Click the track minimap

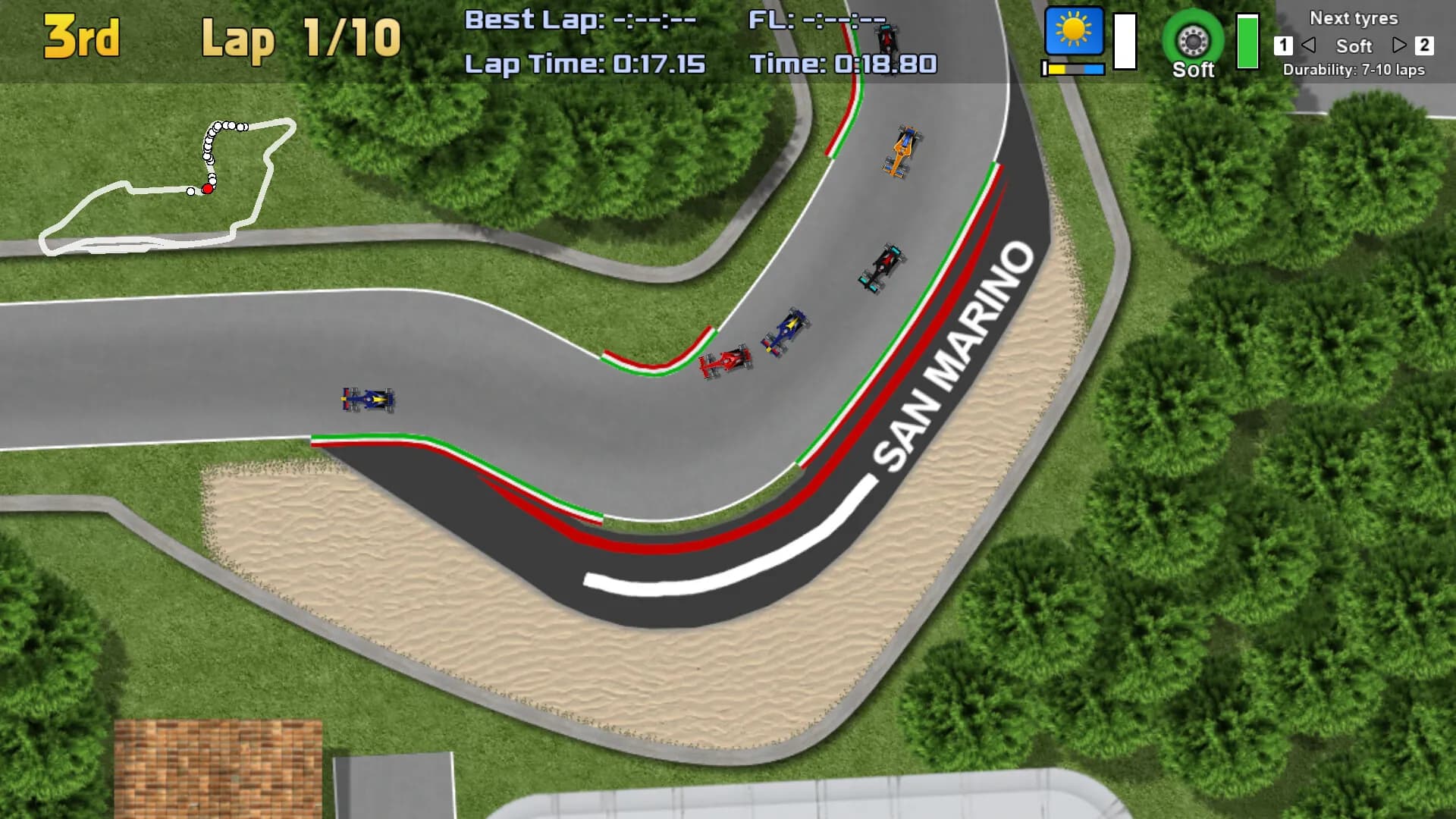(x=168, y=187)
